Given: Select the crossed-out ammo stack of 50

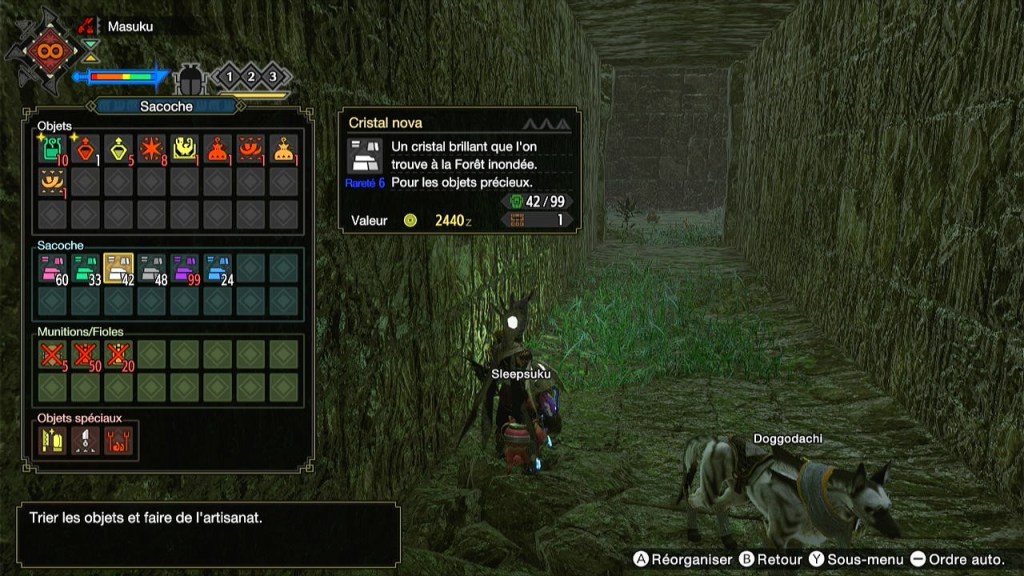Looking at the screenshot, I should tap(86, 355).
